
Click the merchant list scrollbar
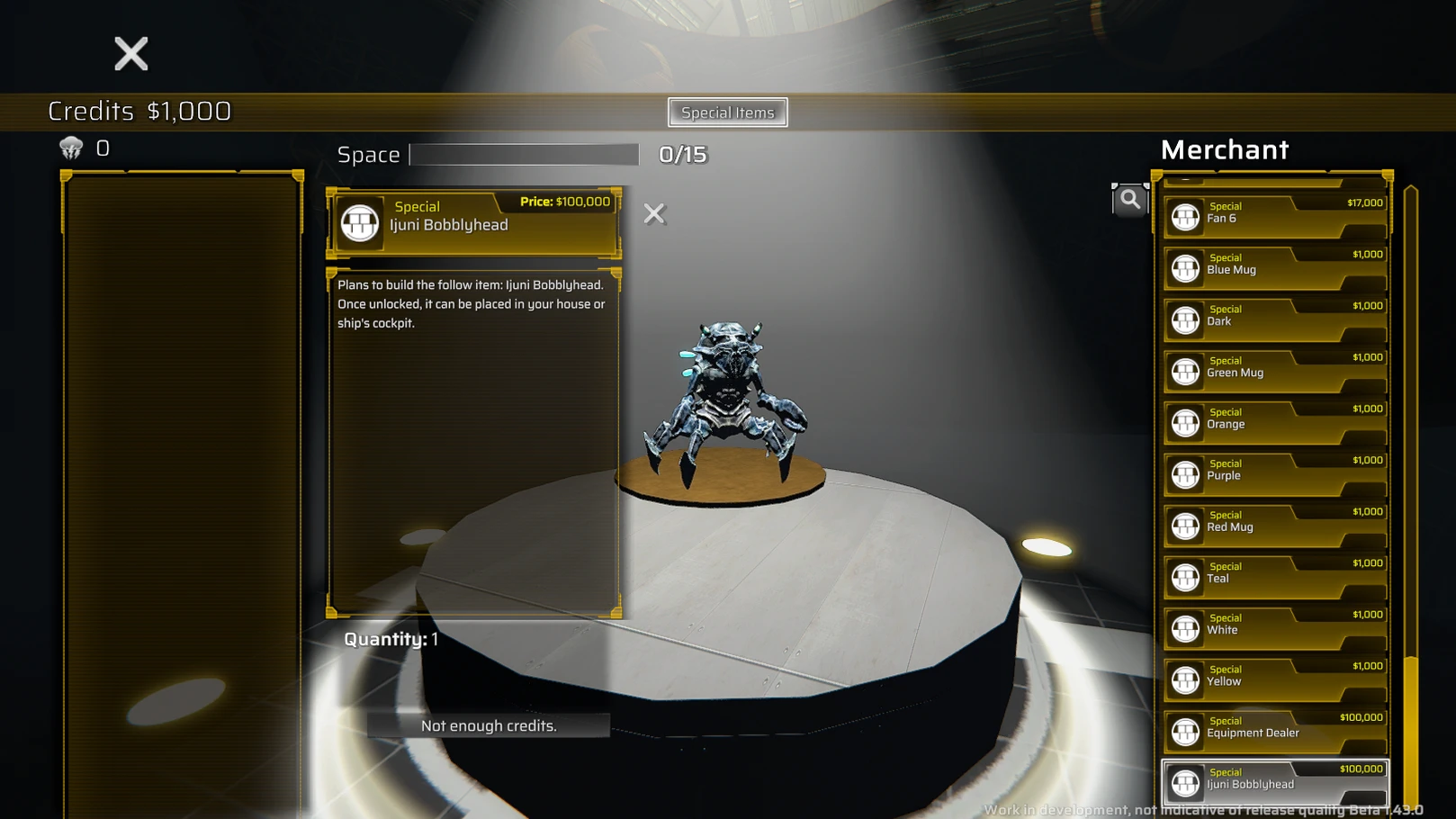click(1410, 729)
